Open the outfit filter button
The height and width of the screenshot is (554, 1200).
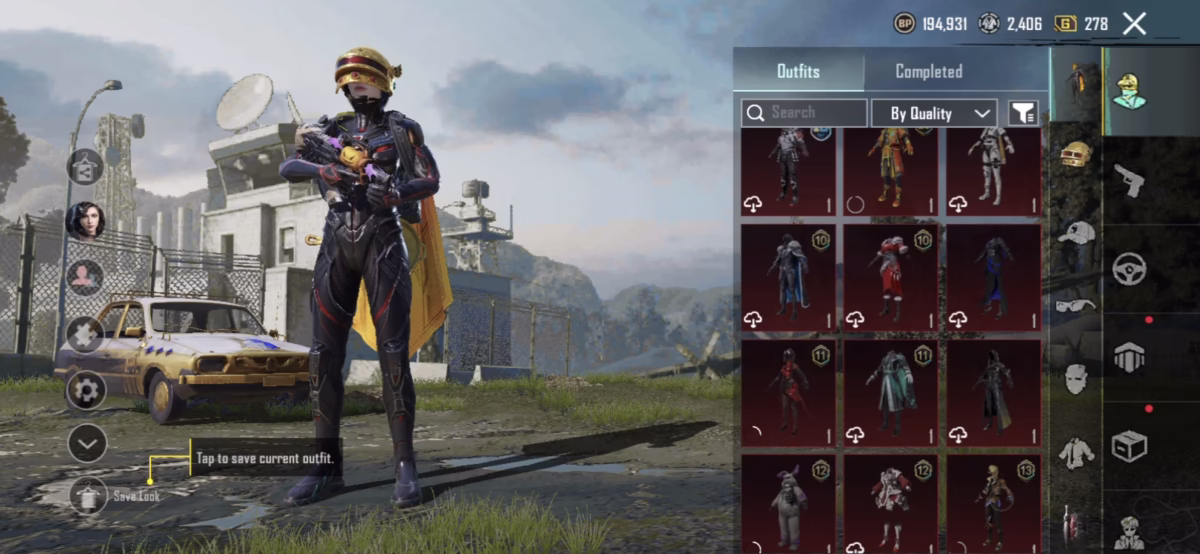point(1023,113)
